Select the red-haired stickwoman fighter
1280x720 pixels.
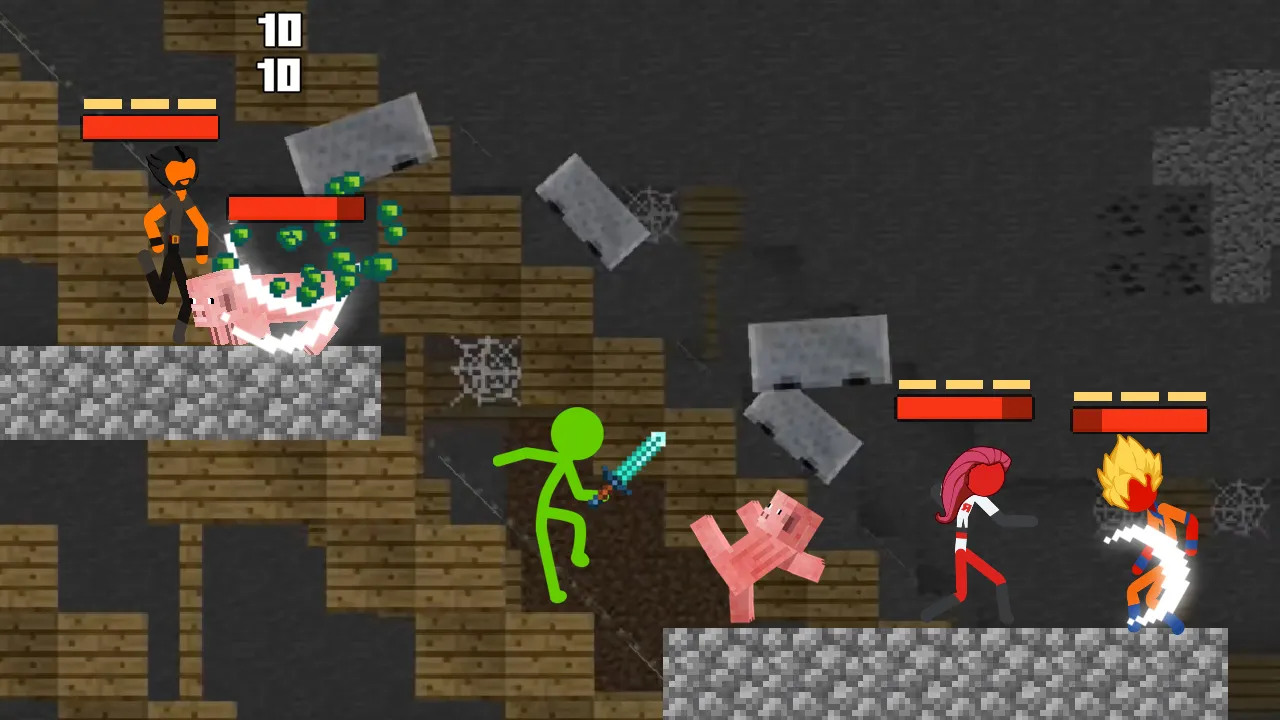pyautogui.click(x=965, y=510)
